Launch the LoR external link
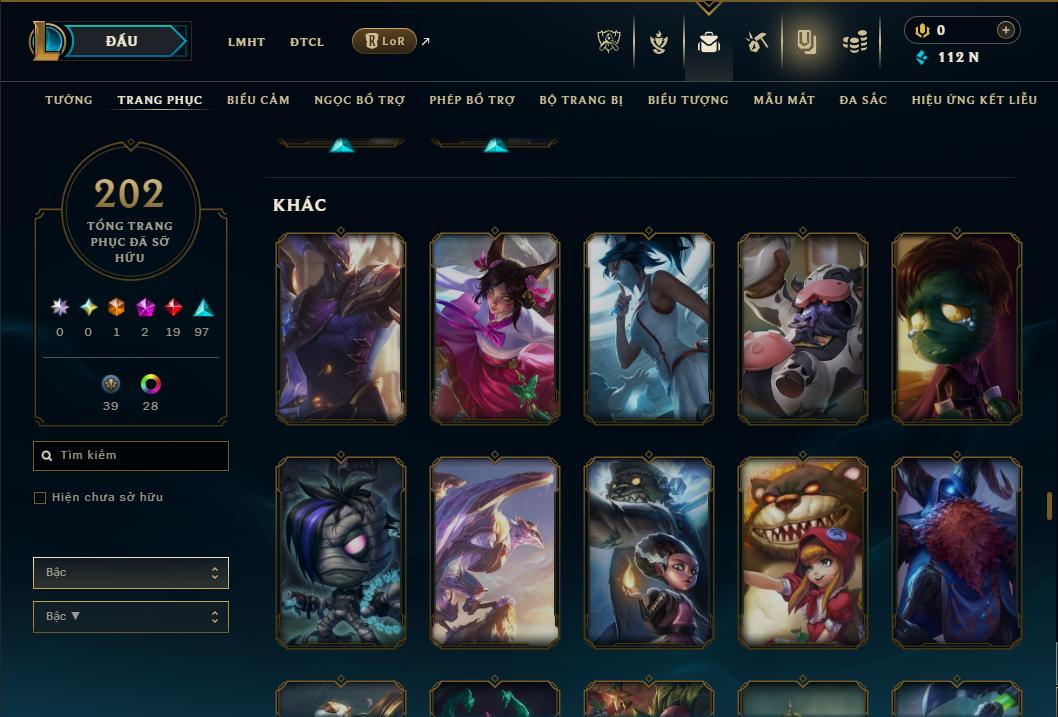The image size is (1058, 717). coord(385,41)
